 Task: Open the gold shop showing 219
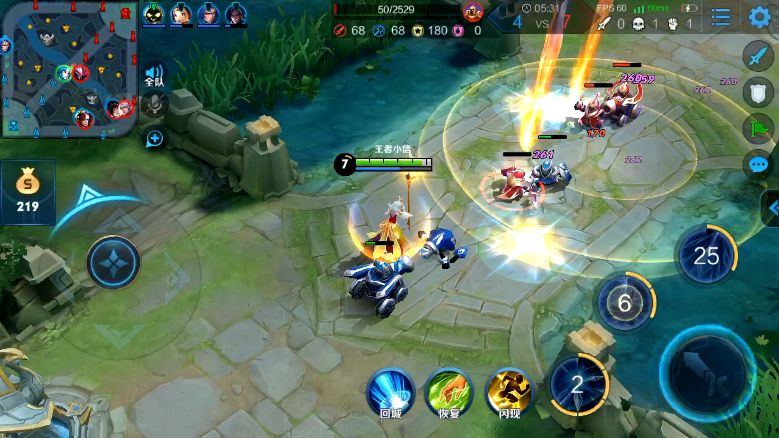pos(27,192)
